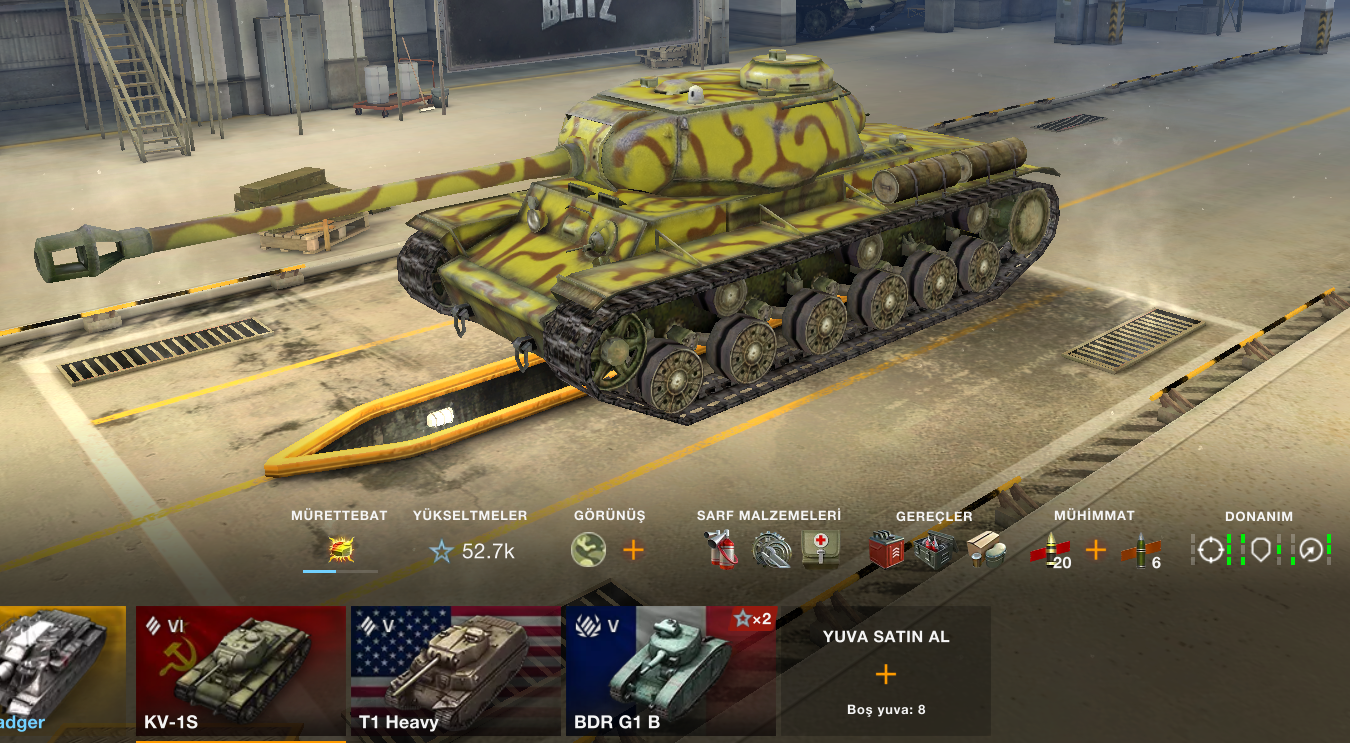Open Yükseltmeler upgrades with 52.7k star

[x=472, y=550]
